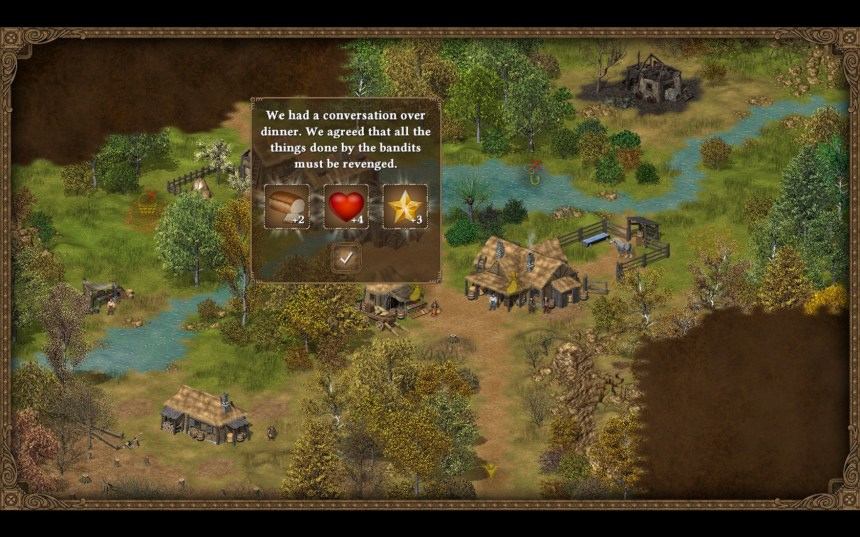
Task: Select the red heart reward icon
Action: 346,207
